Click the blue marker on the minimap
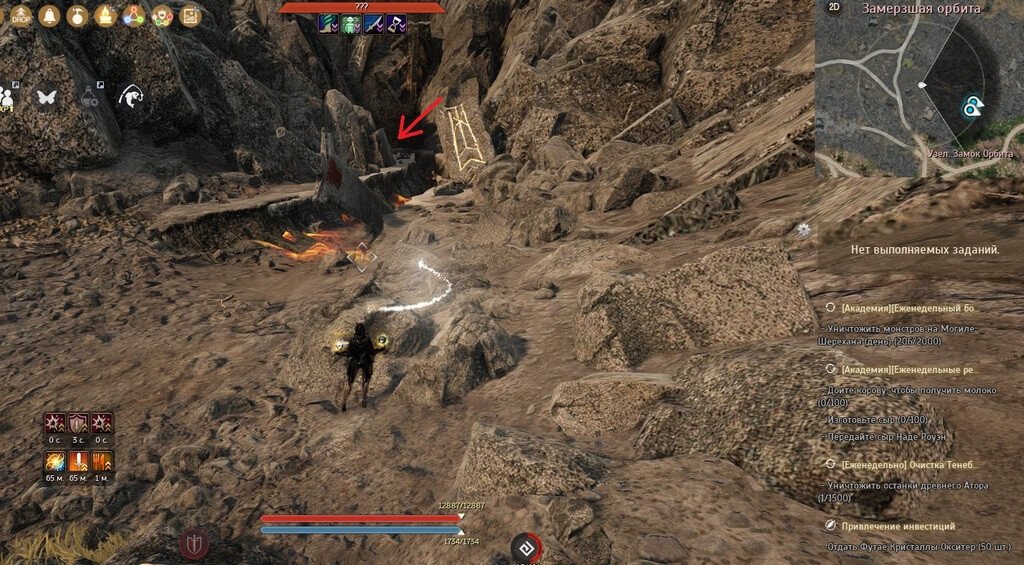Viewport: 1024px width, 565px height. click(x=973, y=107)
